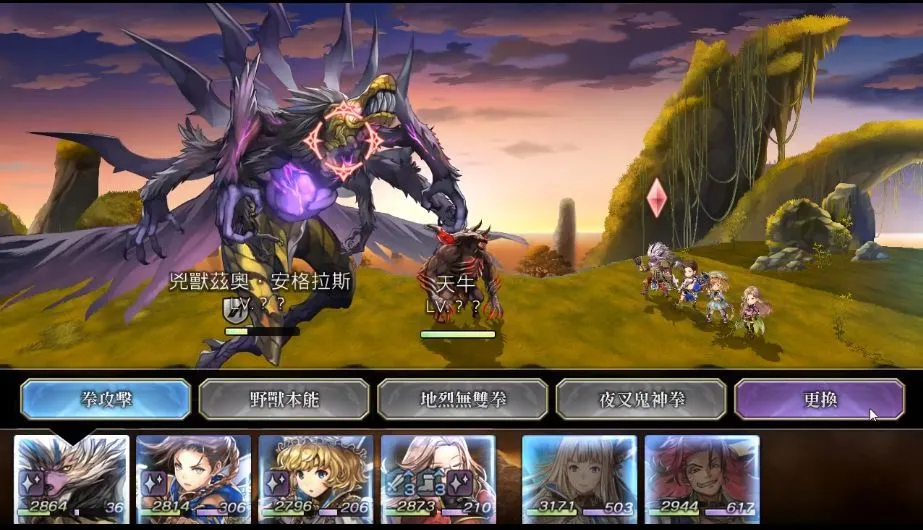Choose the 夜叉鬼神拳 skill
The height and width of the screenshot is (530, 923).
[x=640, y=399]
